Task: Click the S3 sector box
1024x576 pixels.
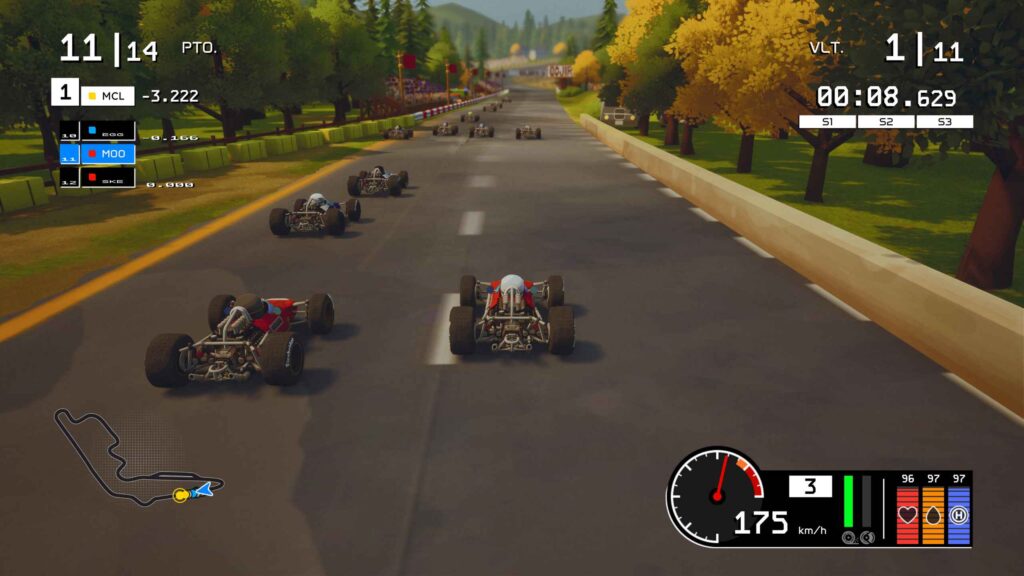Action: (944, 122)
